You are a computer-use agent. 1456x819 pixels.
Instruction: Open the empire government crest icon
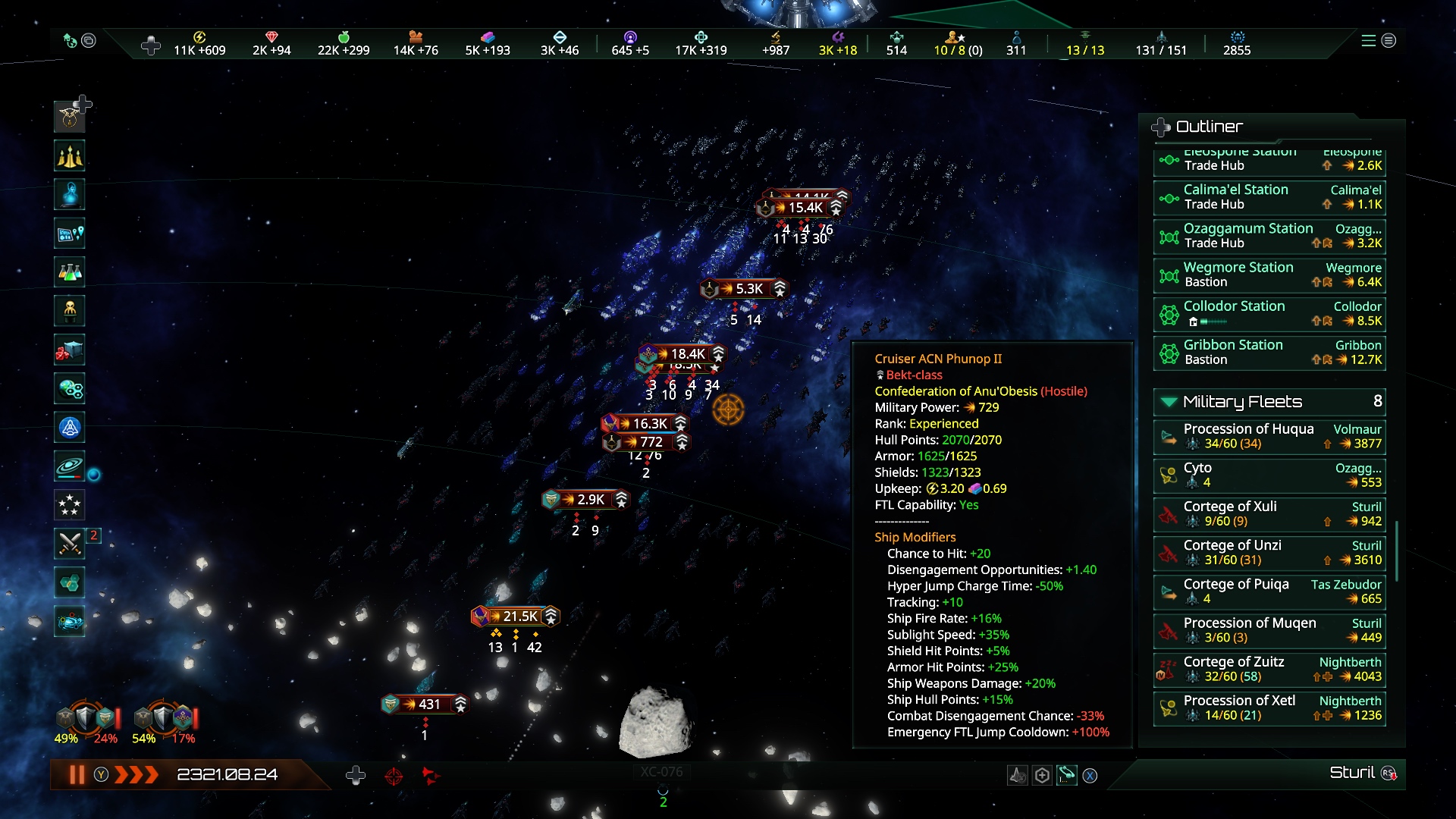[70, 117]
